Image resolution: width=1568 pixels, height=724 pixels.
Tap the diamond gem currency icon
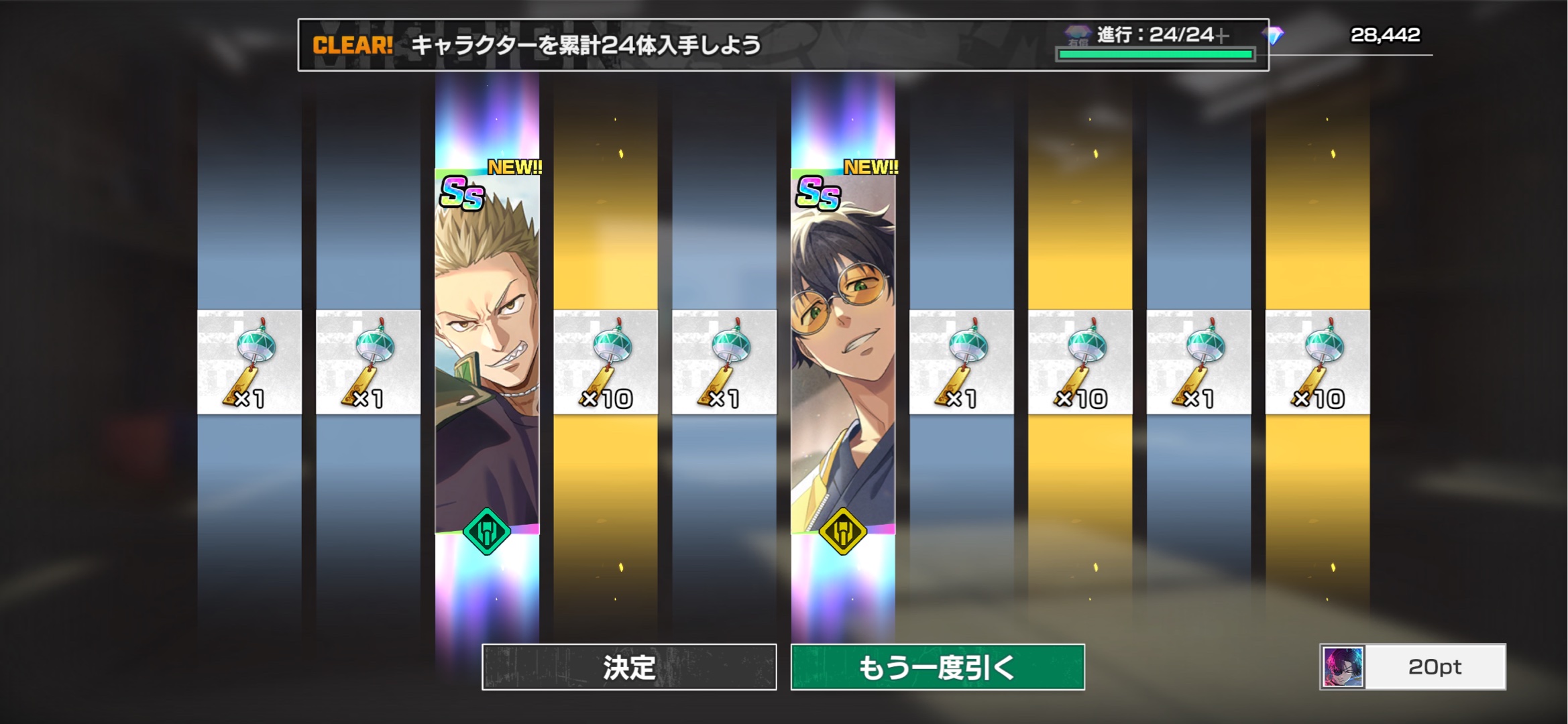click(x=1273, y=35)
